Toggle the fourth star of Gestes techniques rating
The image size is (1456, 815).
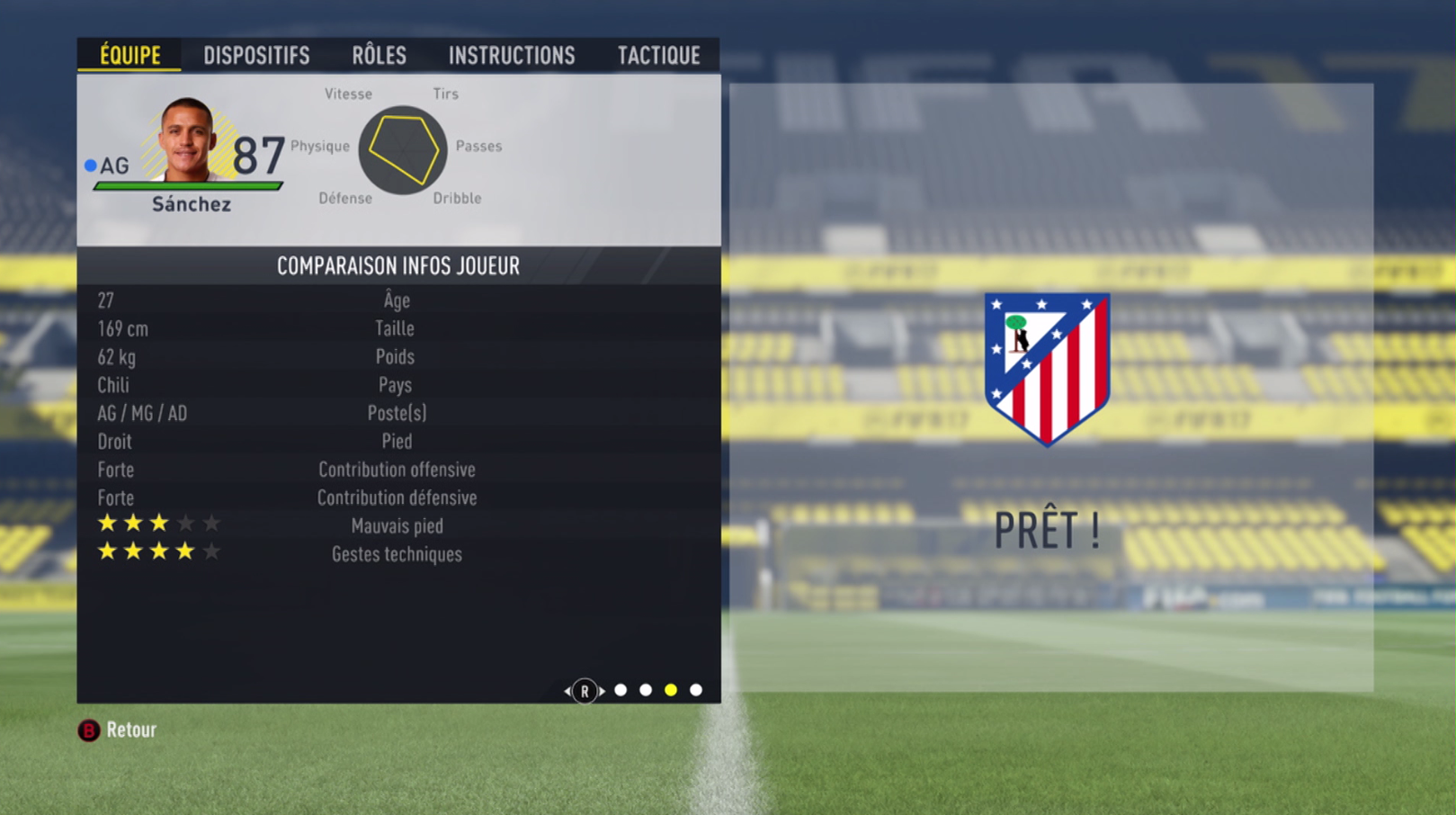[x=187, y=551]
